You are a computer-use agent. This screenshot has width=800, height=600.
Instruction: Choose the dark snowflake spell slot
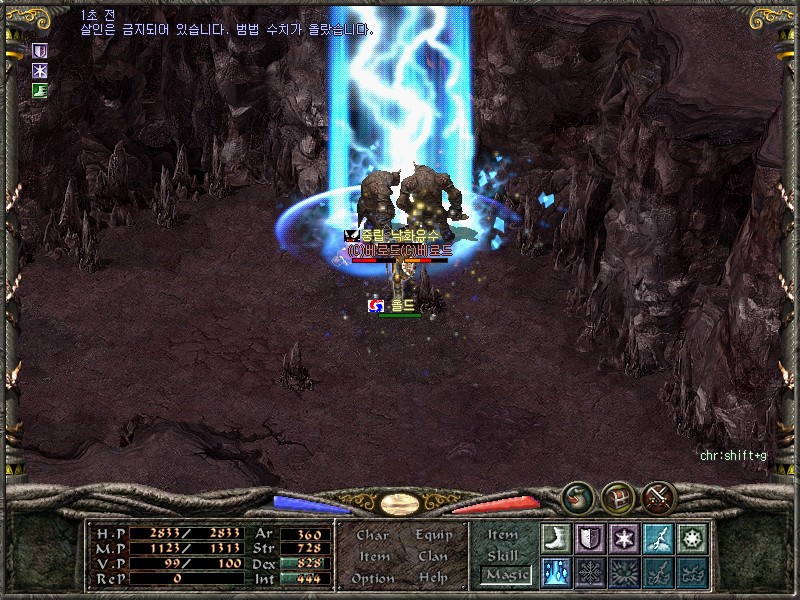590,572
